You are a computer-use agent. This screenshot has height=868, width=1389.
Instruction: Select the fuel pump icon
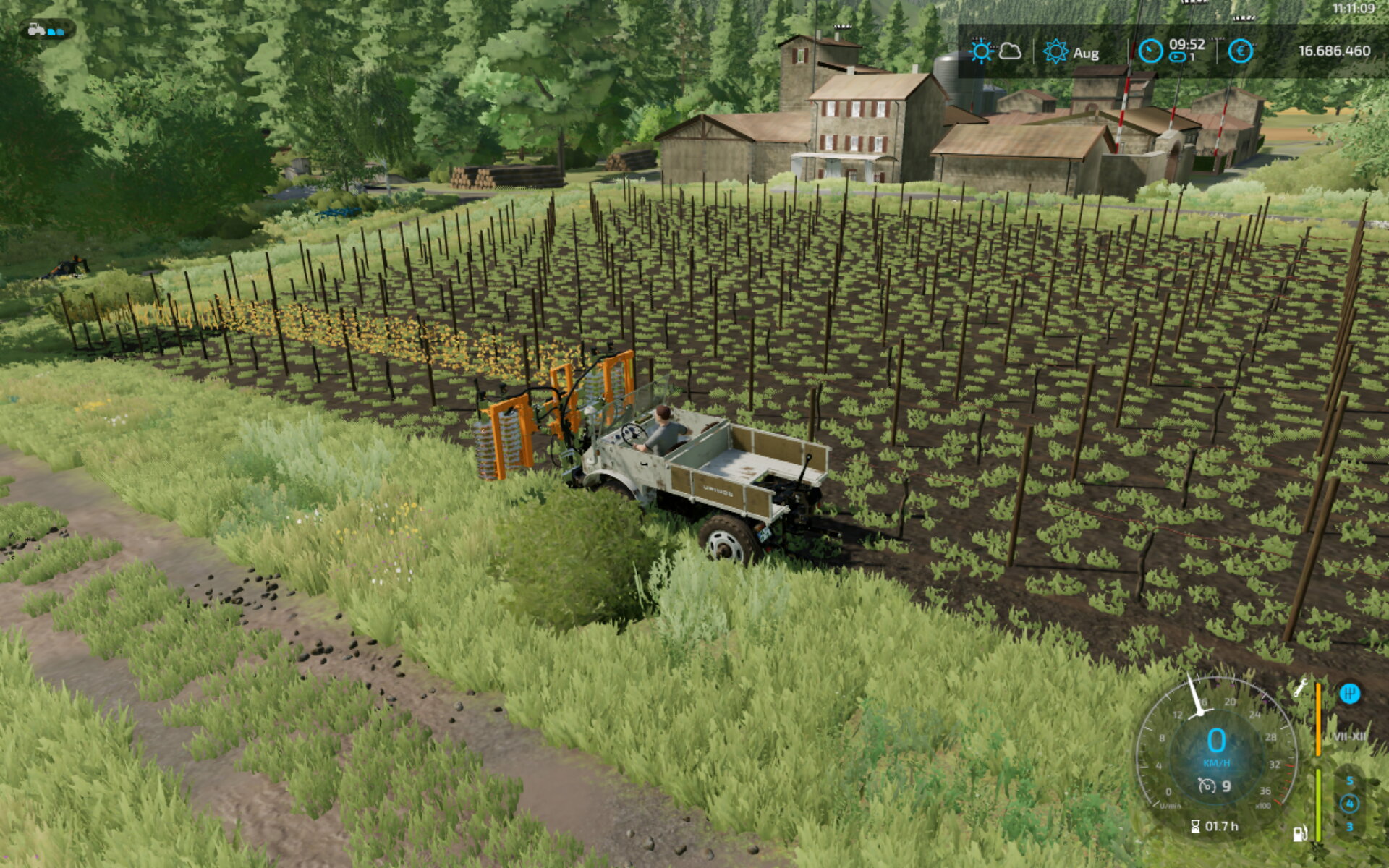(x=1300, y=833)
